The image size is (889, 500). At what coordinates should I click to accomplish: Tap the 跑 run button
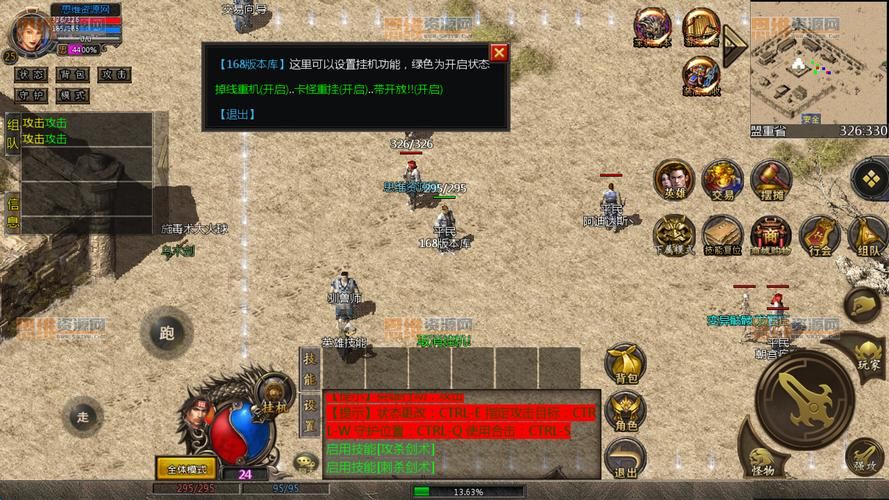[166, 333]
